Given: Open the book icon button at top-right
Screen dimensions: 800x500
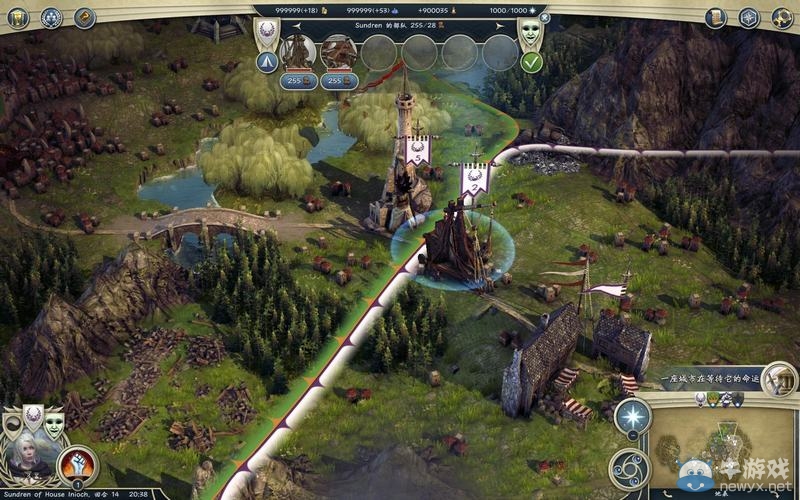Looking at the screenshot, I should (716, 17).
